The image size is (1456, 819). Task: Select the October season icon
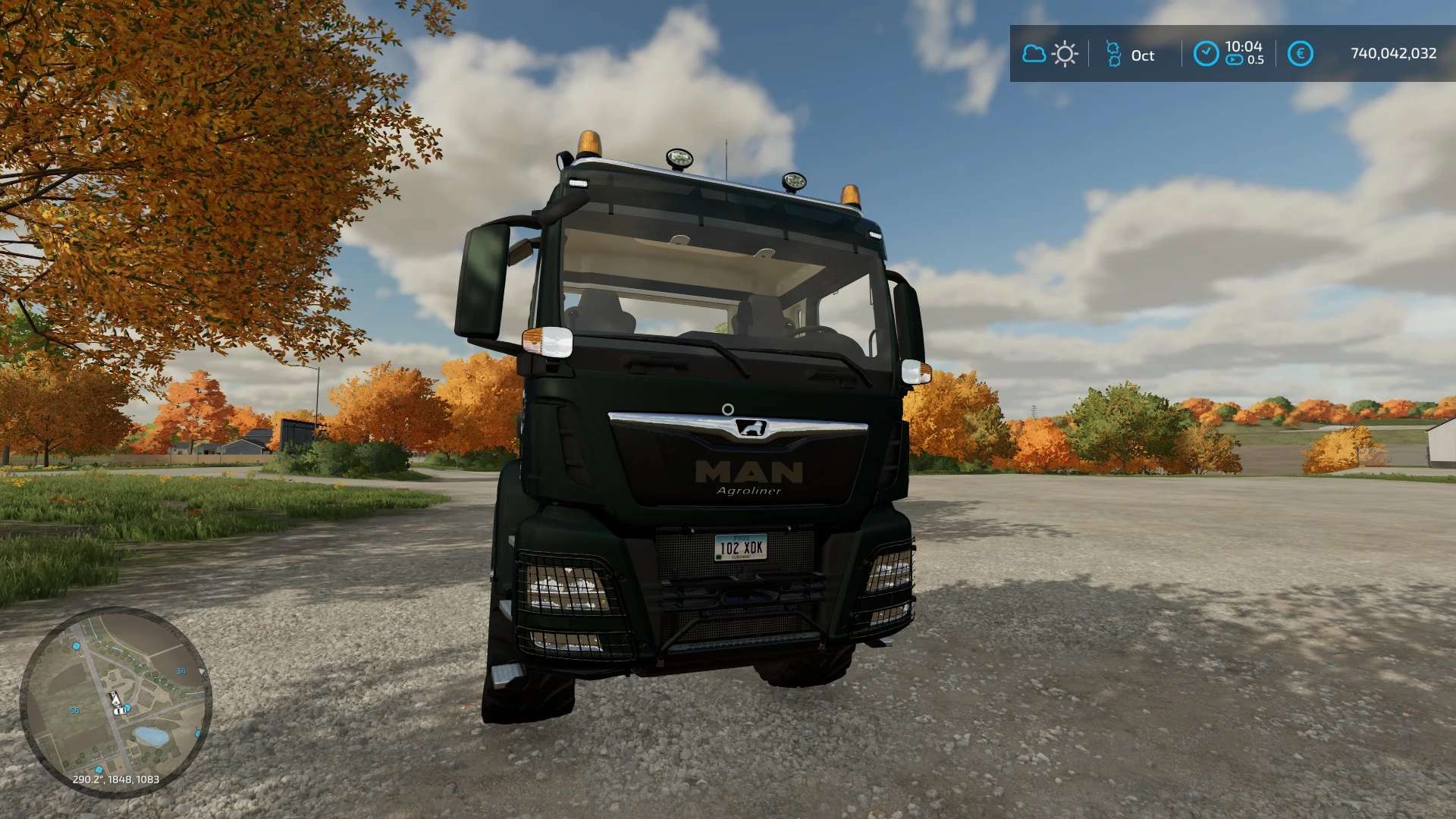[1113, 55]
